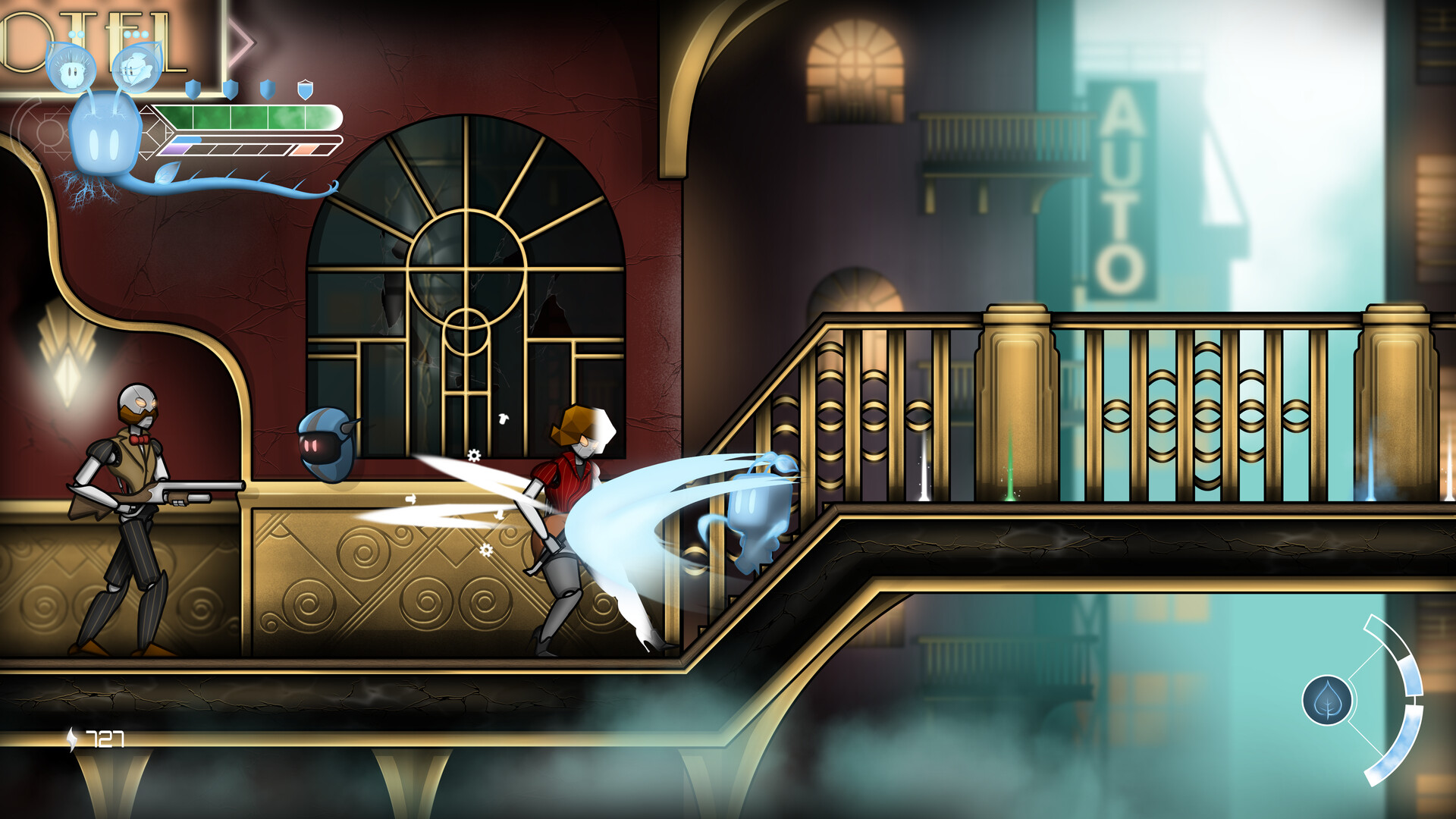1456x819 pixels.
Task: Click the purple segment of the stamina bar
Action: [x=173, y=151]
